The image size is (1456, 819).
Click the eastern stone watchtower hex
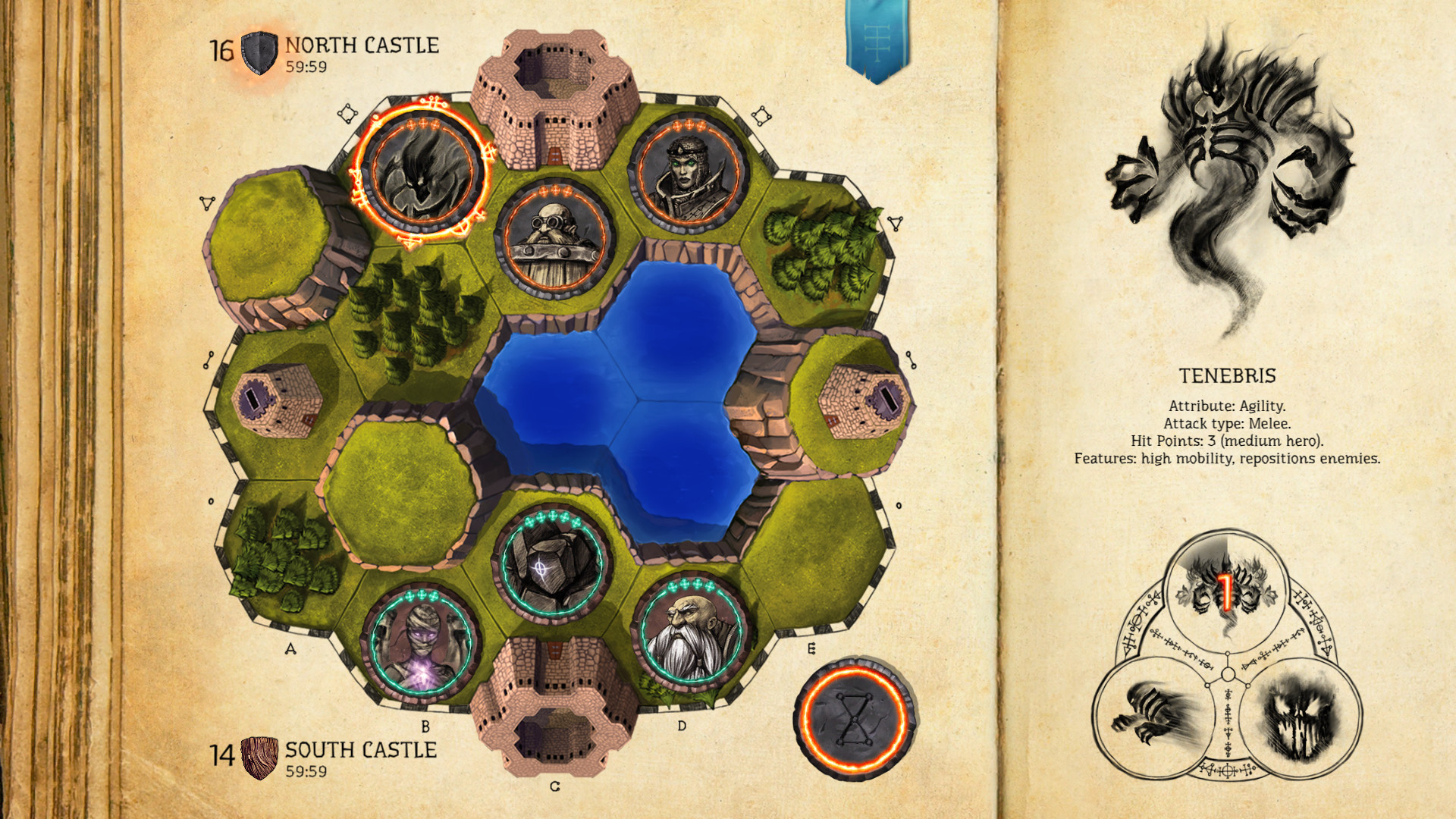(864, 398)
